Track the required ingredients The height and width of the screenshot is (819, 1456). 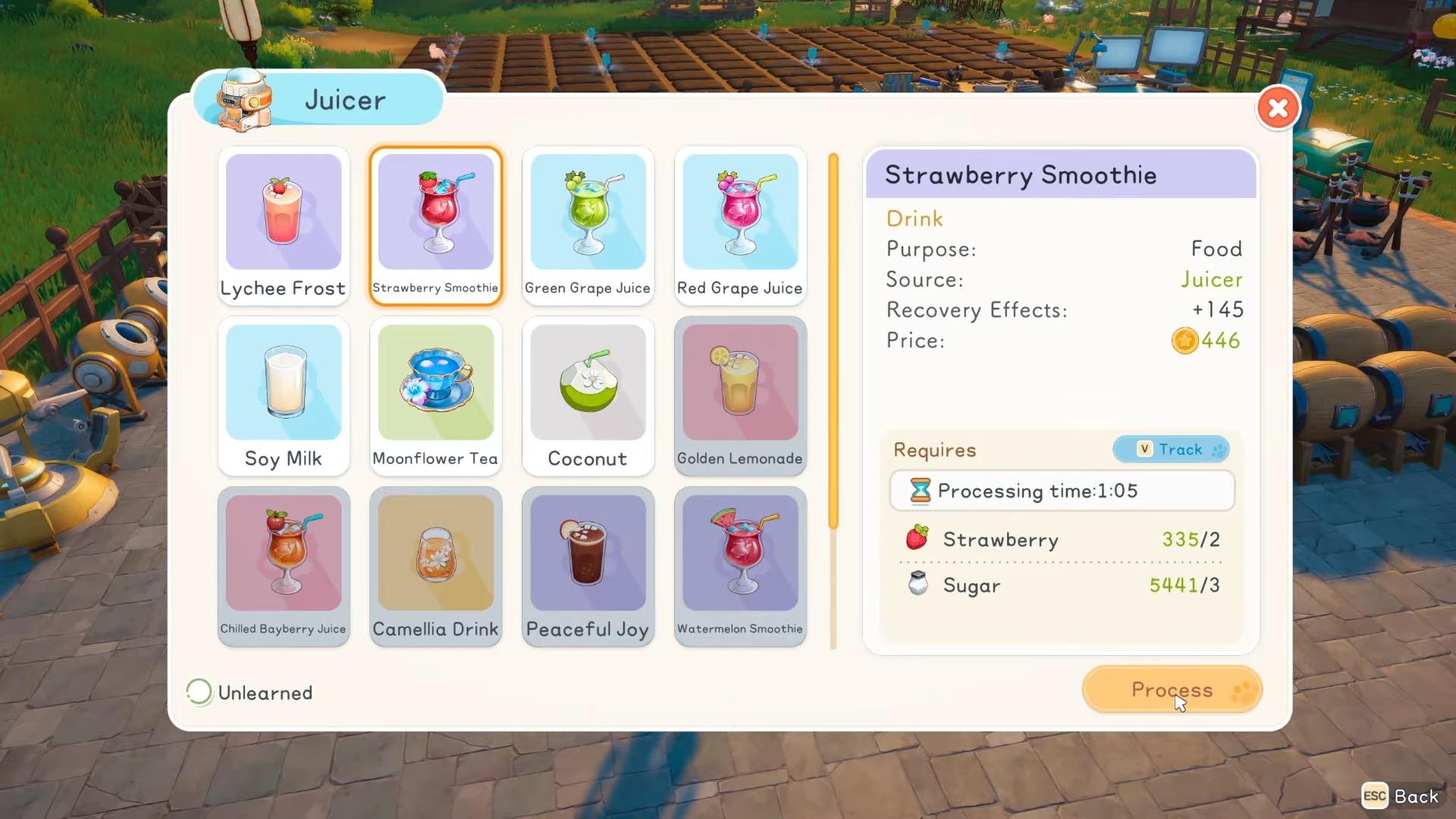click(x=1171, y=450)
